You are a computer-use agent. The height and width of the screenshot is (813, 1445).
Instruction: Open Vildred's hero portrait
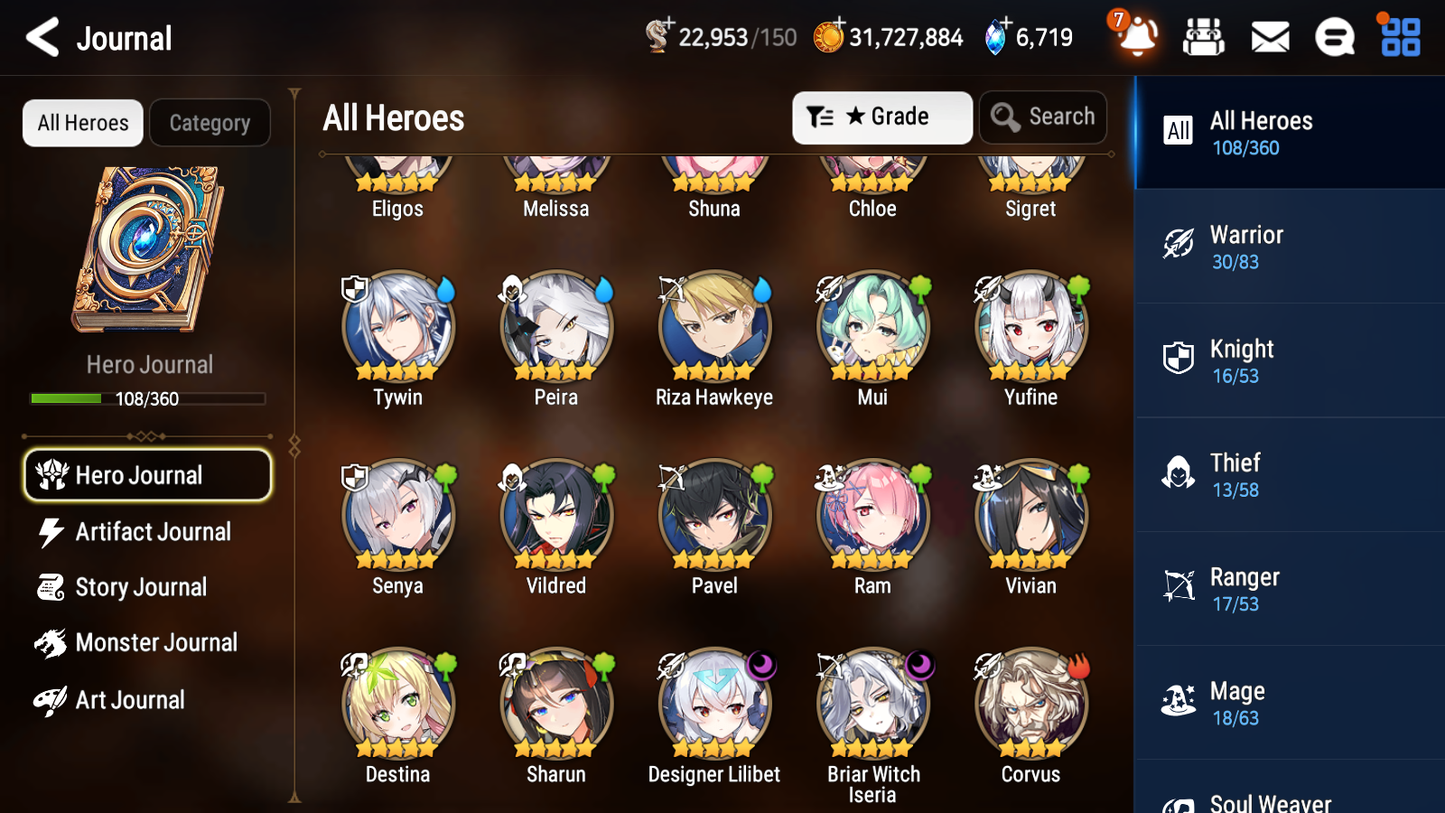tap(556, 513)
